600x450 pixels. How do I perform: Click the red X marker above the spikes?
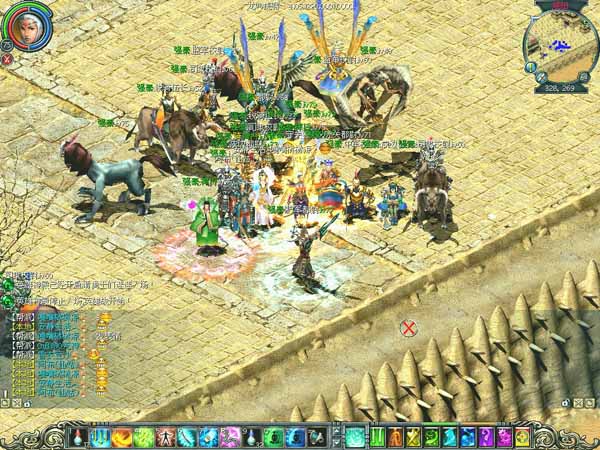(x=408, y=327)
